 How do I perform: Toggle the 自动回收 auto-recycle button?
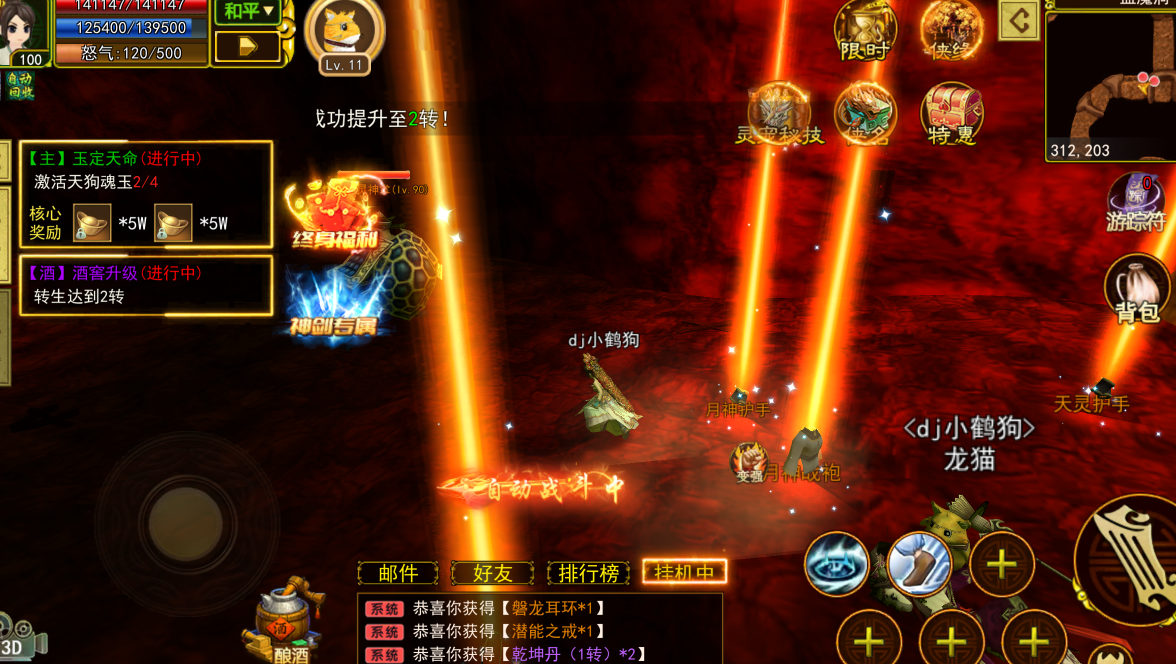[18, 85]
